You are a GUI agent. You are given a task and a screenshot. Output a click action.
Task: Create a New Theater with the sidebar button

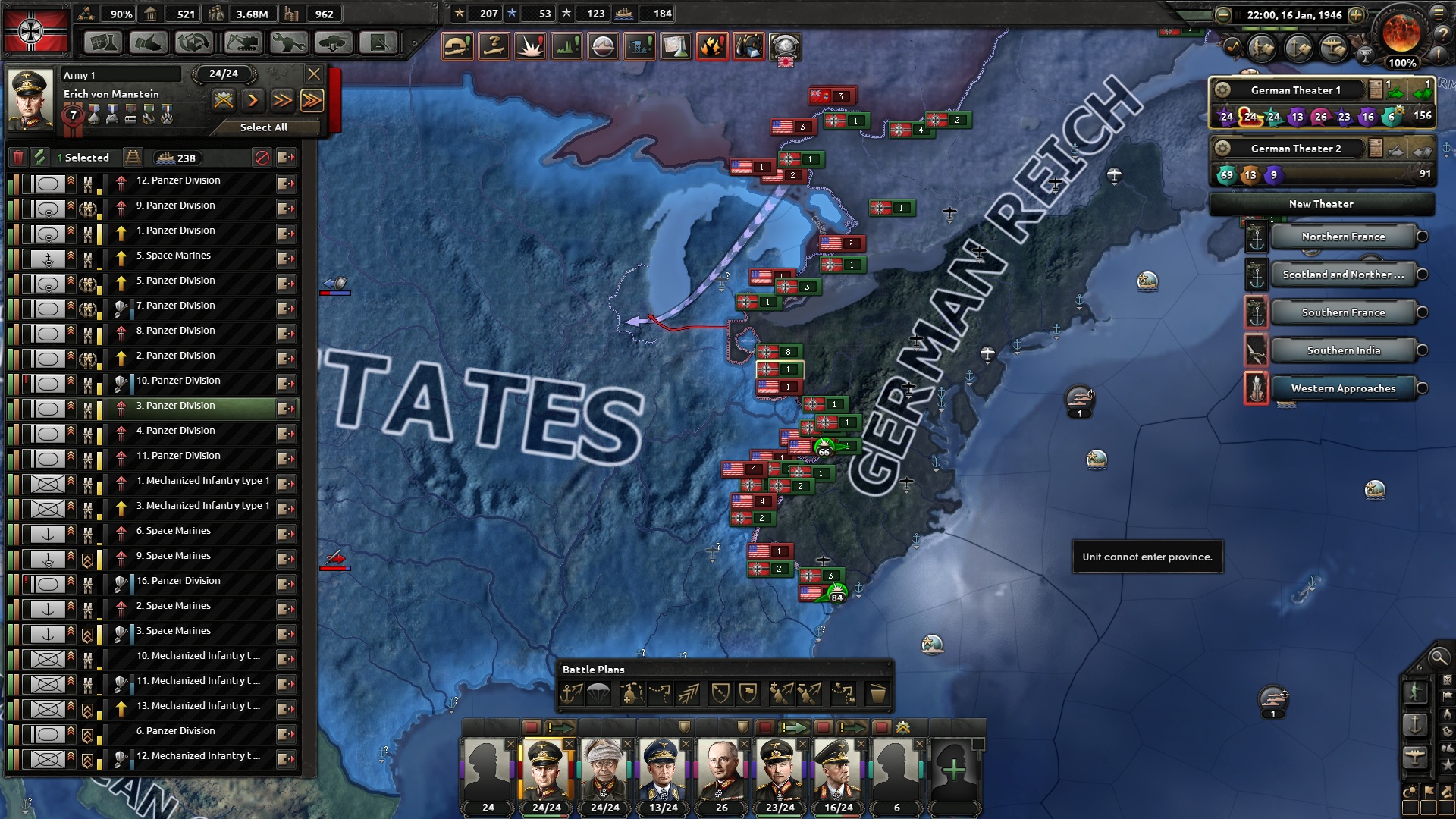pyautogui.click(x=1321, y=204)
